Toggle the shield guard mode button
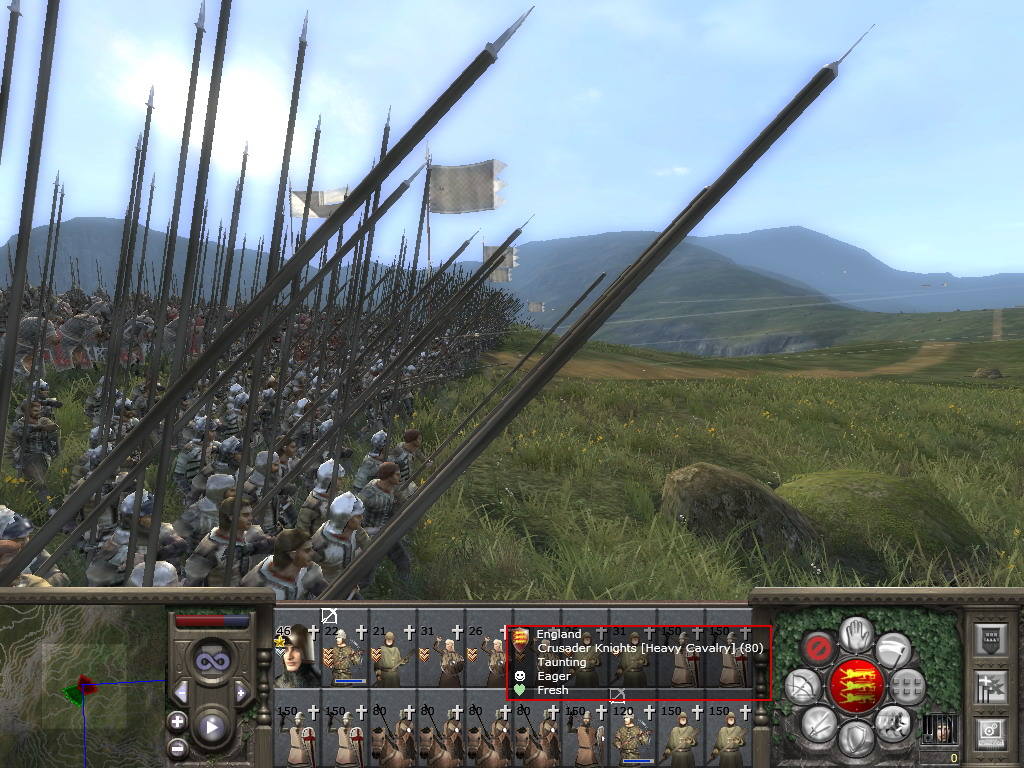1024x768 pixels. pos(856,740)
